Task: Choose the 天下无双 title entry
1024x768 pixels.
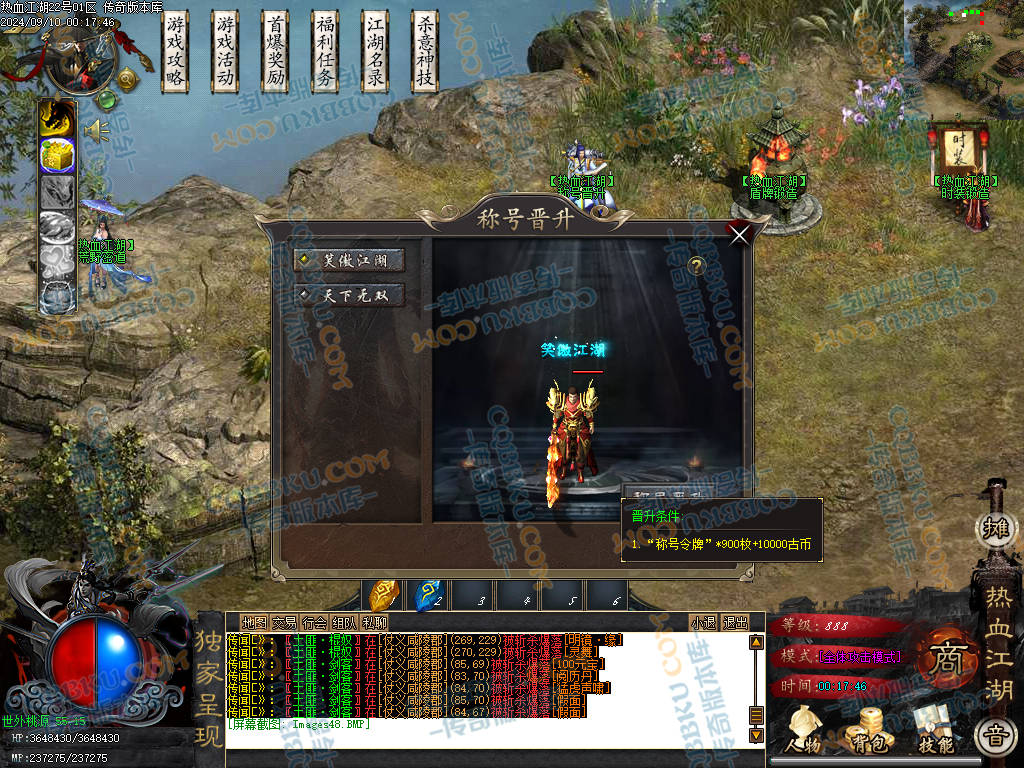Action: tap(349, 295)
